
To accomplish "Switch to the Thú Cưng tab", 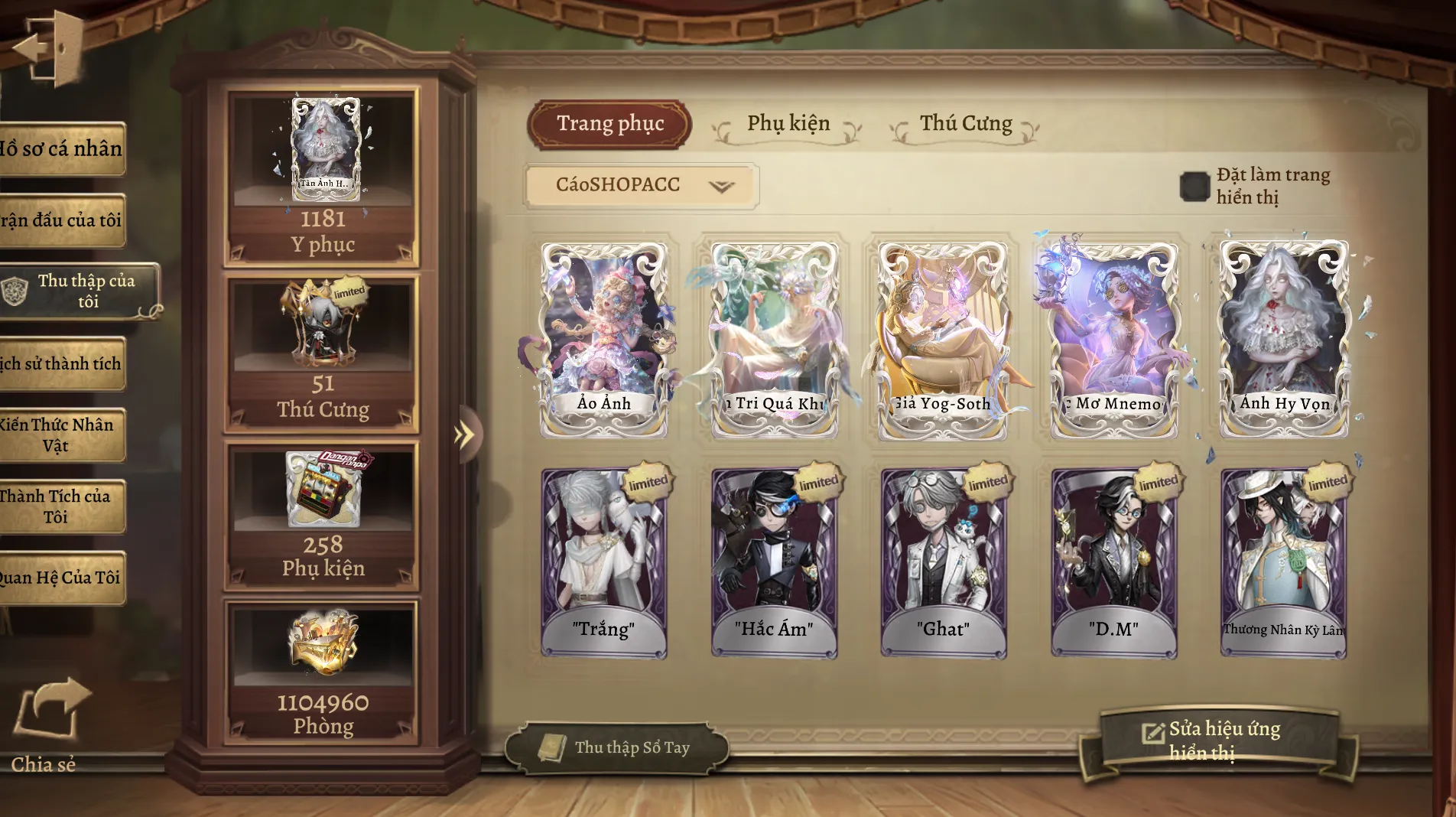I will pyautogui.click(x=965, y=124).
